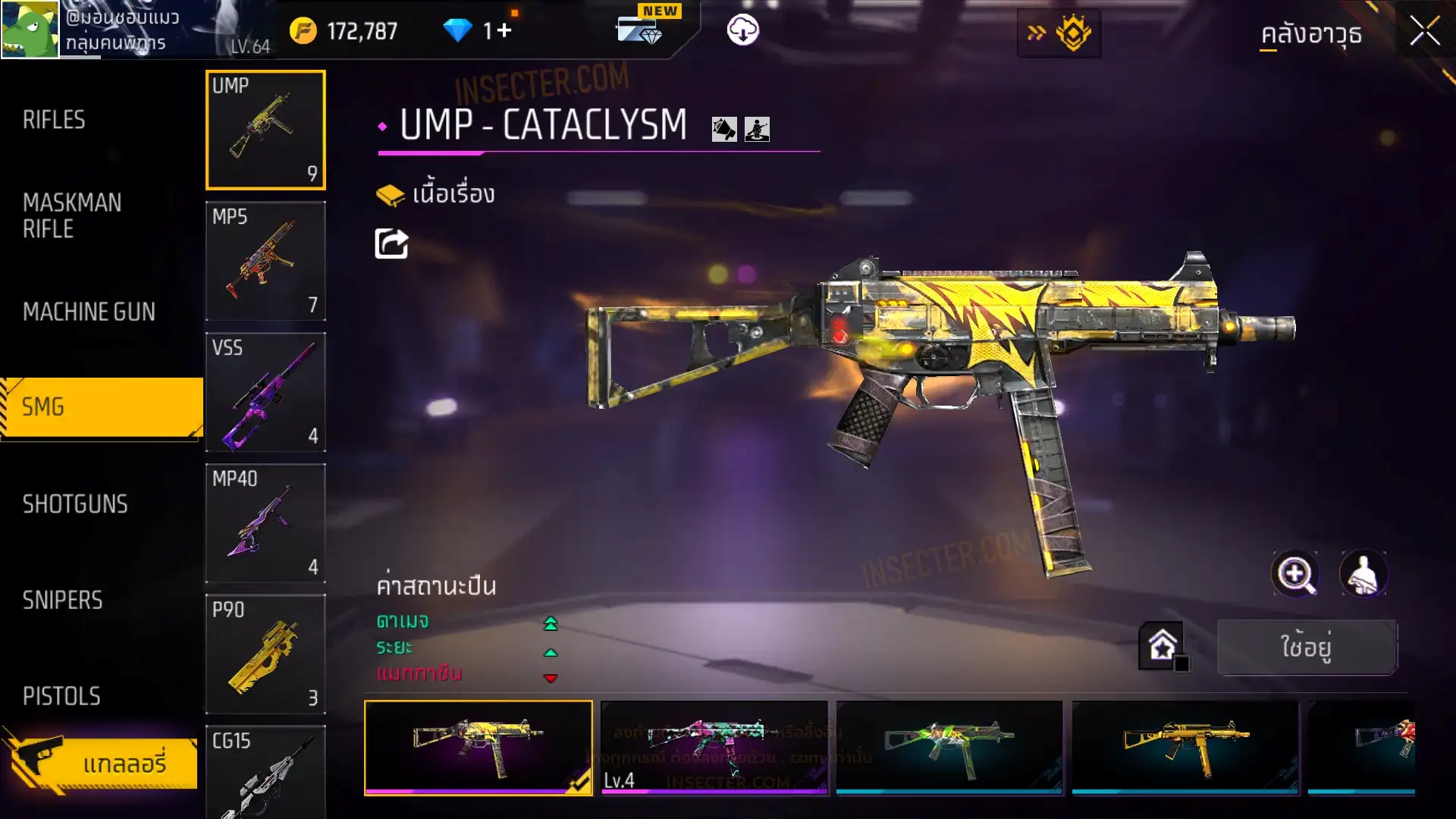This screenshot has width=1456, height=819.
Task: Choose the VSS weapon tile
Action: [x=265, y=392]
